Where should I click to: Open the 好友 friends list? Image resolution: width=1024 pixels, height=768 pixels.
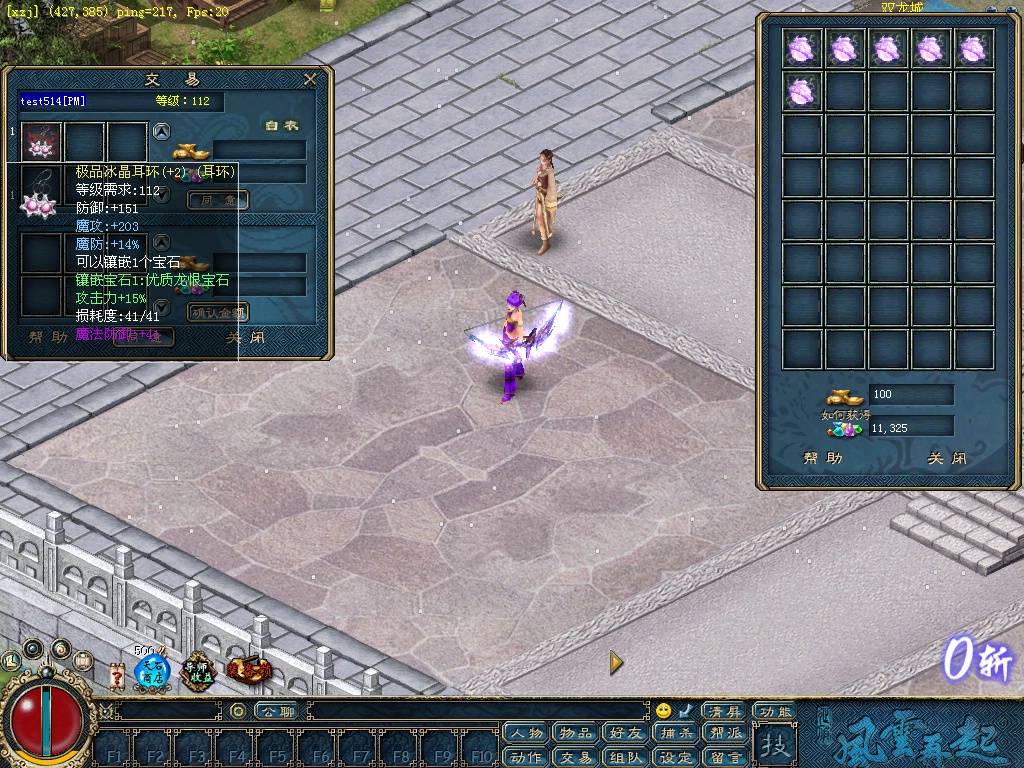click(626, 733)
